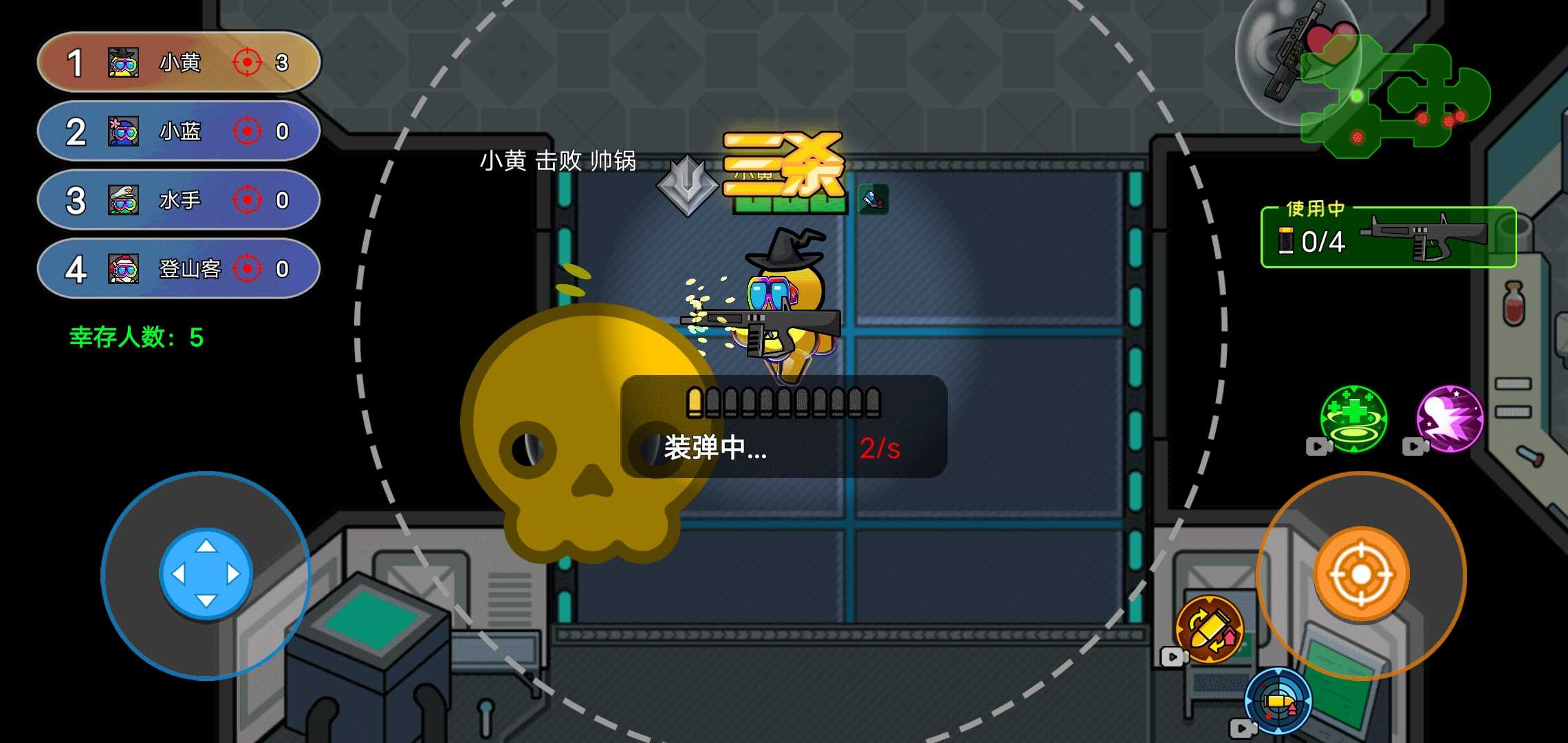1568x743 pixels.
Task: Tap the silver kill-streak emblem below the banner
Action: (688, 186)
